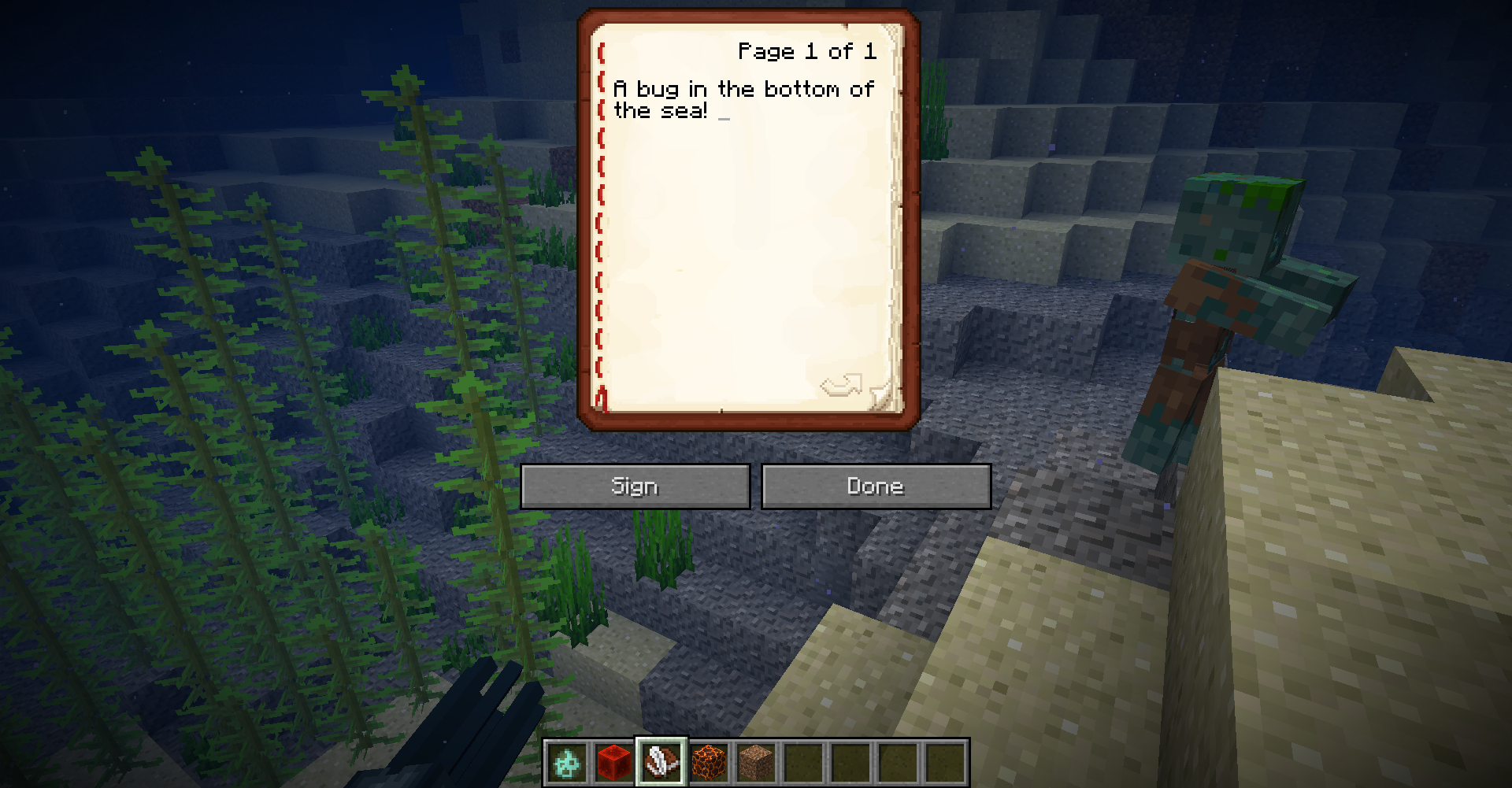Viewport: 1512px width, 788px height.
Task: Turn to the next page with the arrow
Action: 841,386
